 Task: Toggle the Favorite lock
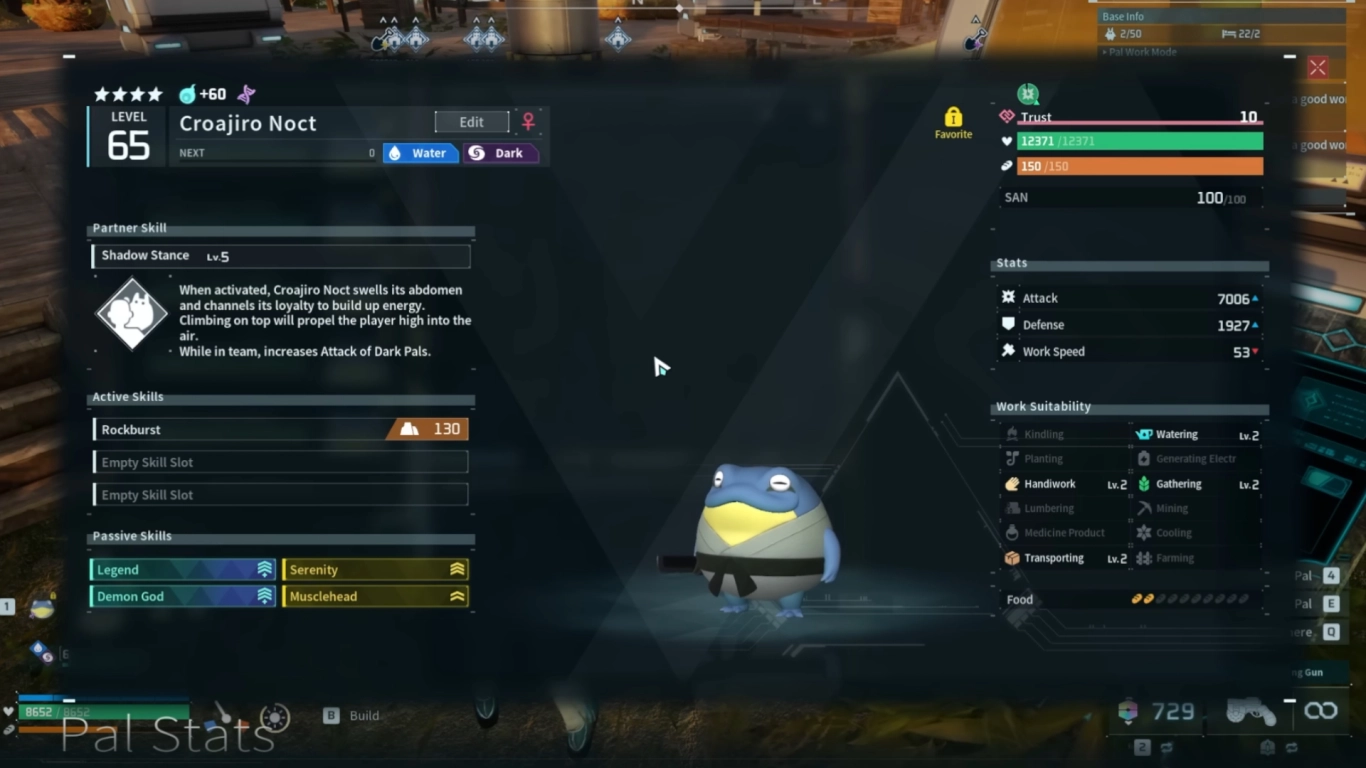click(952, 114)
